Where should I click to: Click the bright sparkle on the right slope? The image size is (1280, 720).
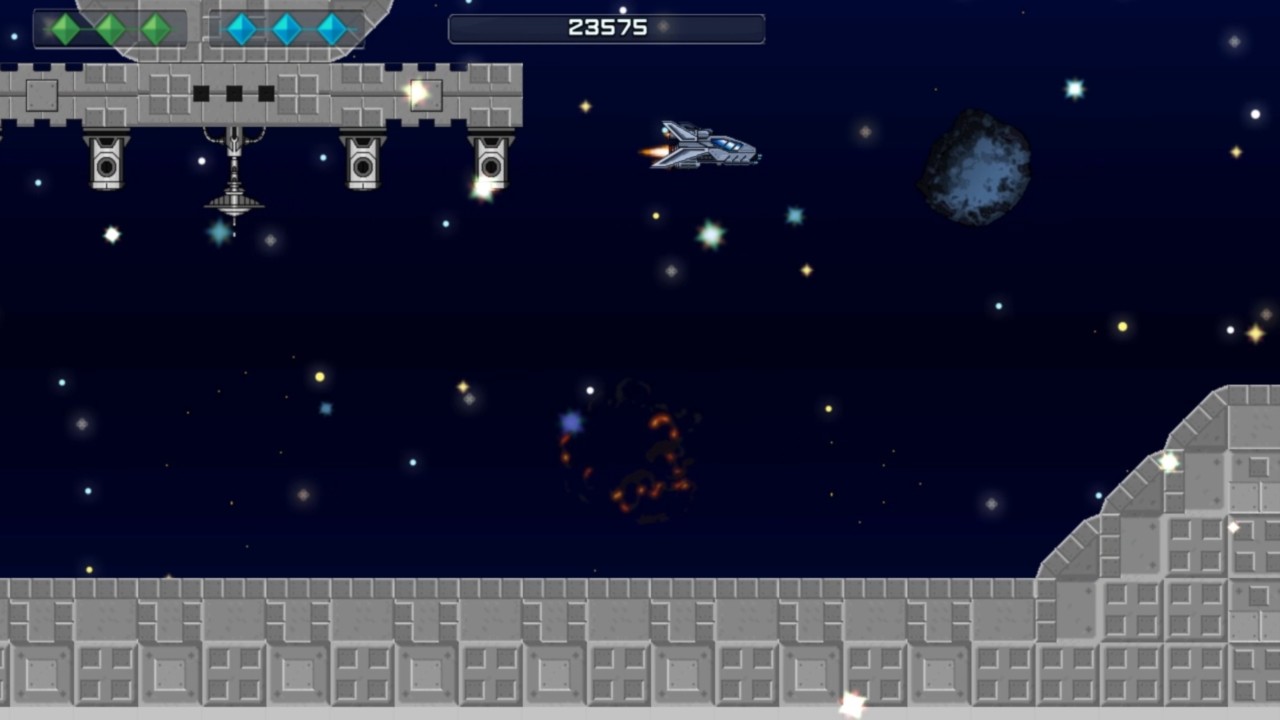1167,461
